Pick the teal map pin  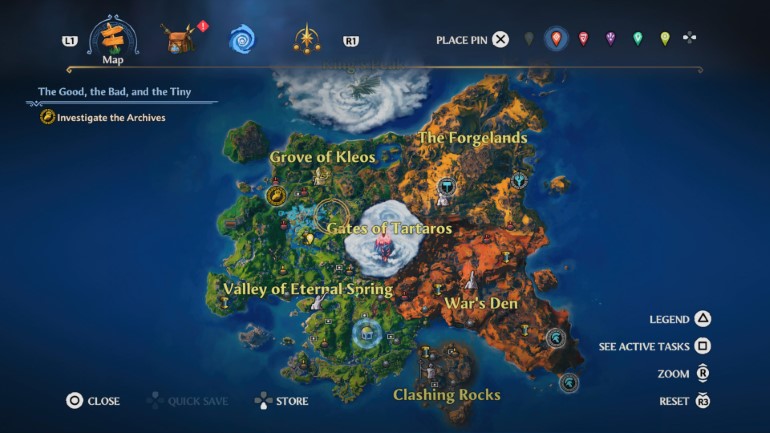[x=637, y=39]
